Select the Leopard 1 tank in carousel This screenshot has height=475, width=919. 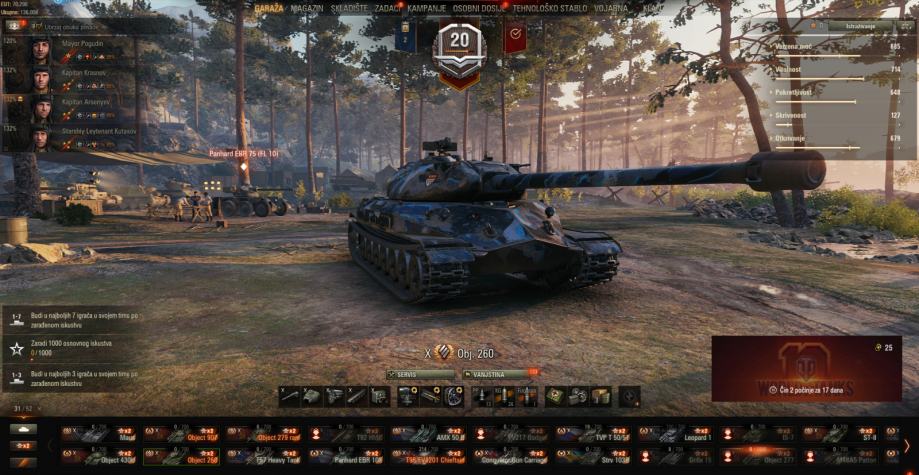[x=676, y=434]
